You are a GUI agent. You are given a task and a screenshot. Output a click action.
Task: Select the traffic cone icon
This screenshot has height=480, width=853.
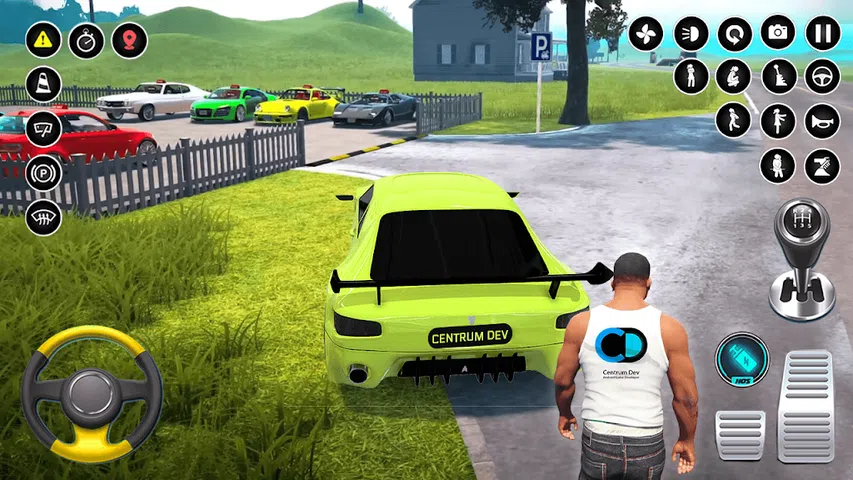click(43, 84)
